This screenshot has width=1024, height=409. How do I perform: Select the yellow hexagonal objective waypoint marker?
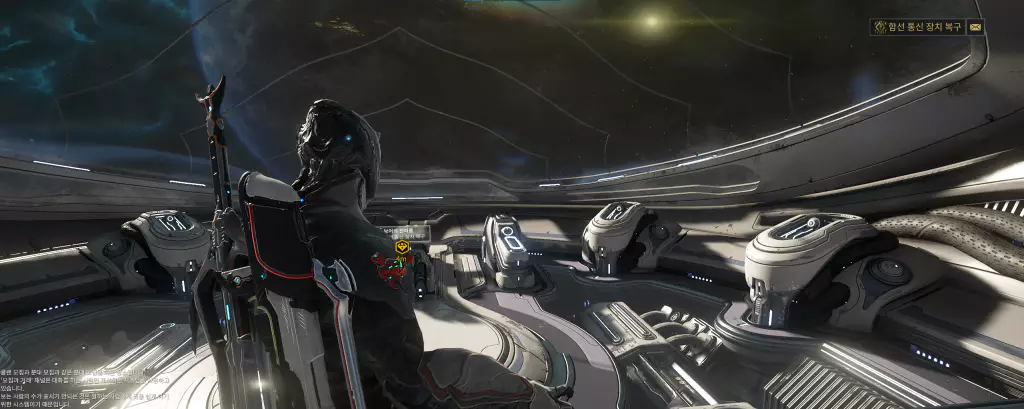pos(402,246)
